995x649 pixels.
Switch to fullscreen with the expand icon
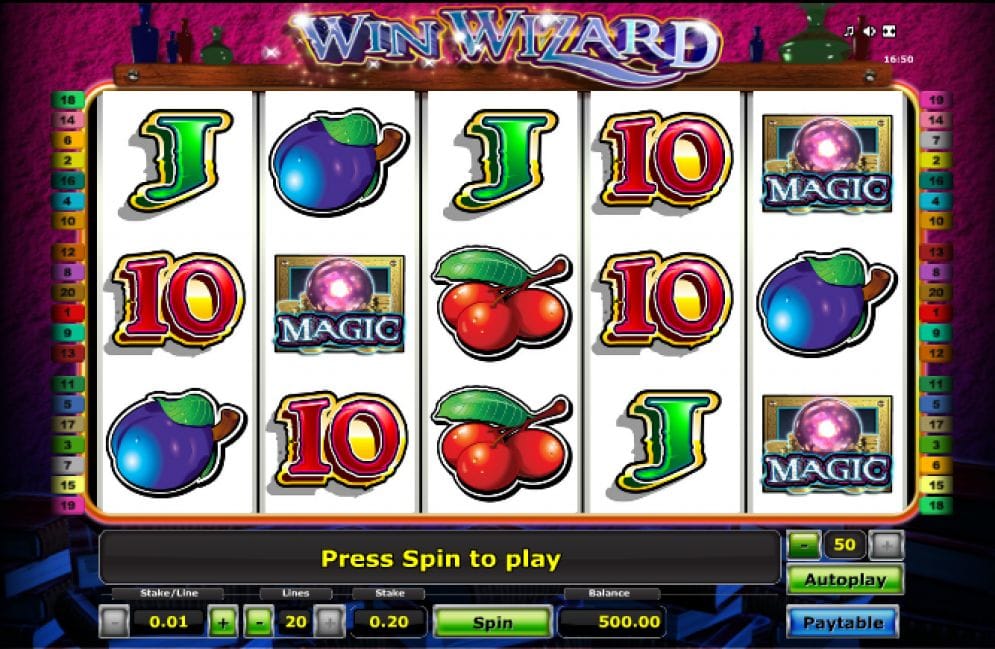tap(887, 31)
